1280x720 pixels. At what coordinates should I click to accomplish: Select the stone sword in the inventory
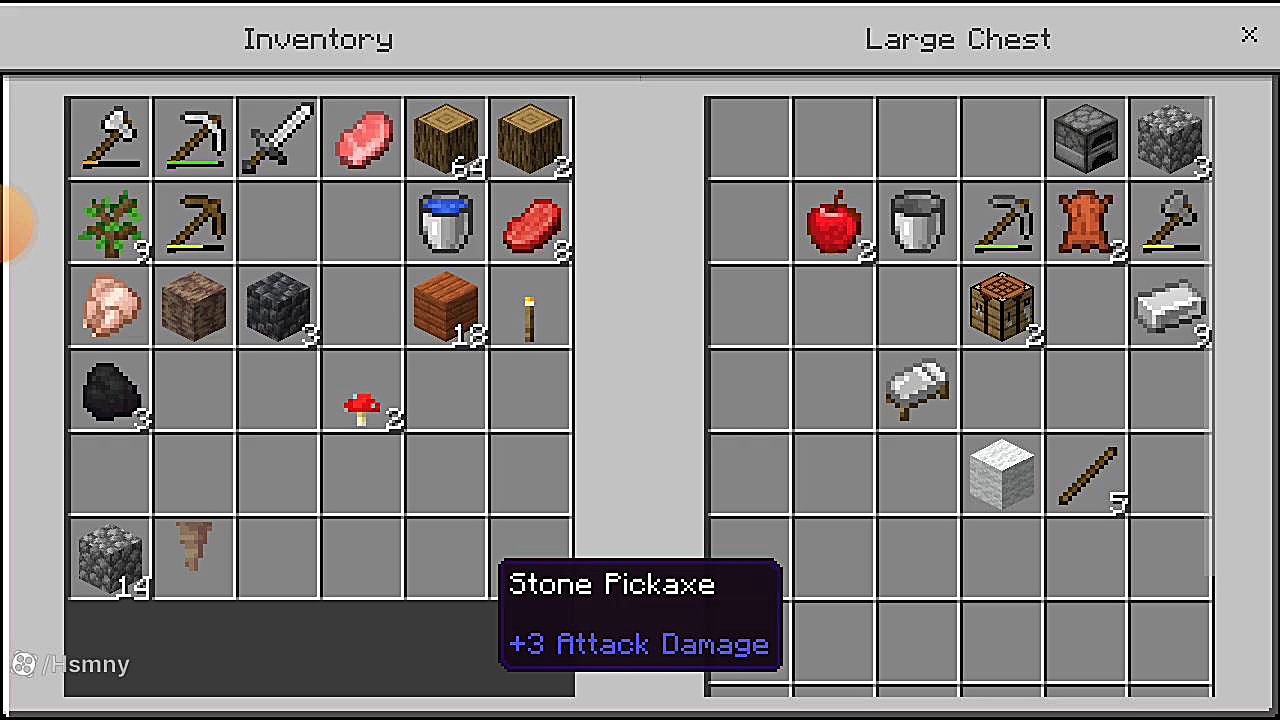click(277, 138)
